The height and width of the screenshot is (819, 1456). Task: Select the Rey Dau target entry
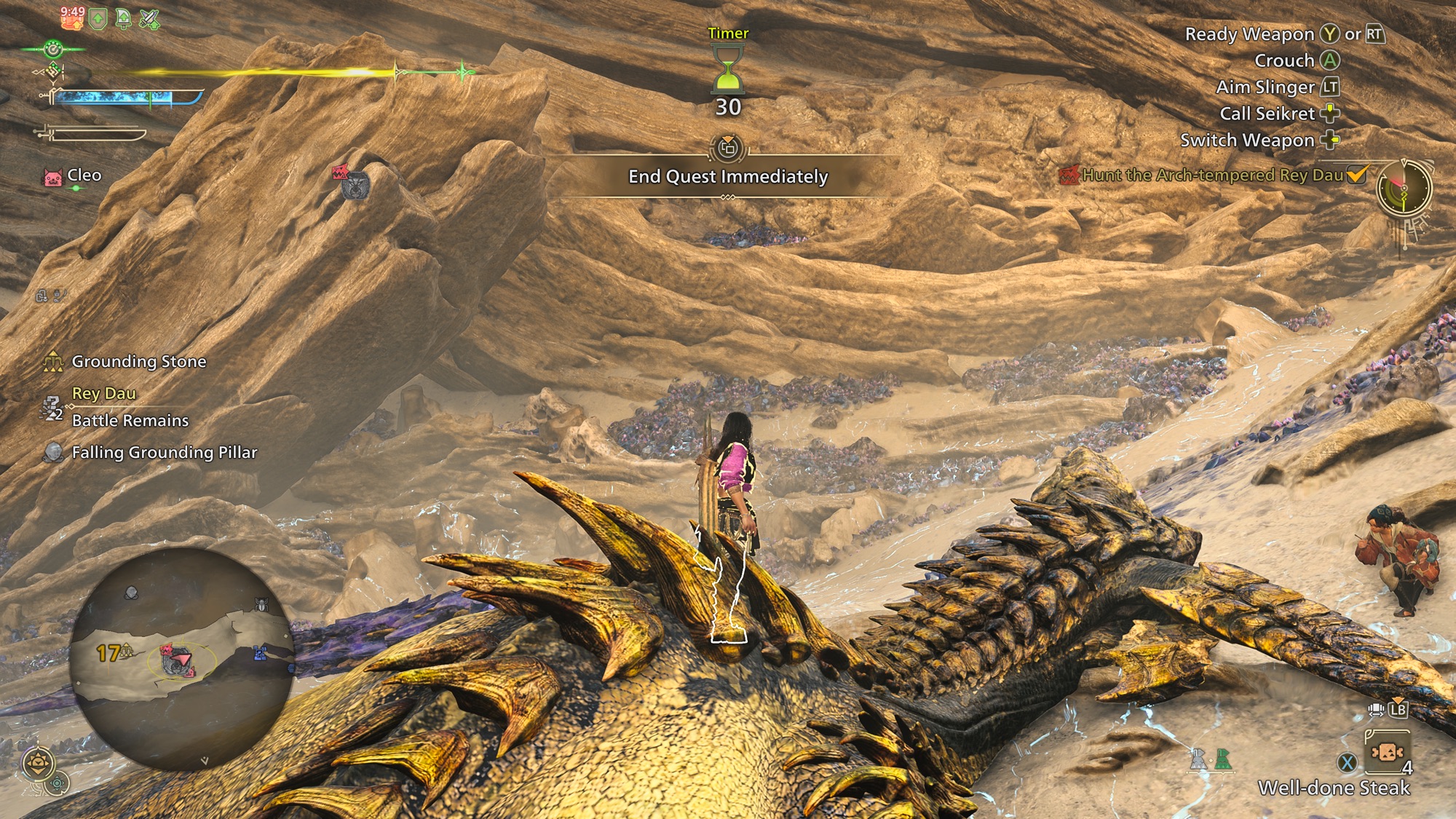coord(103,394)
